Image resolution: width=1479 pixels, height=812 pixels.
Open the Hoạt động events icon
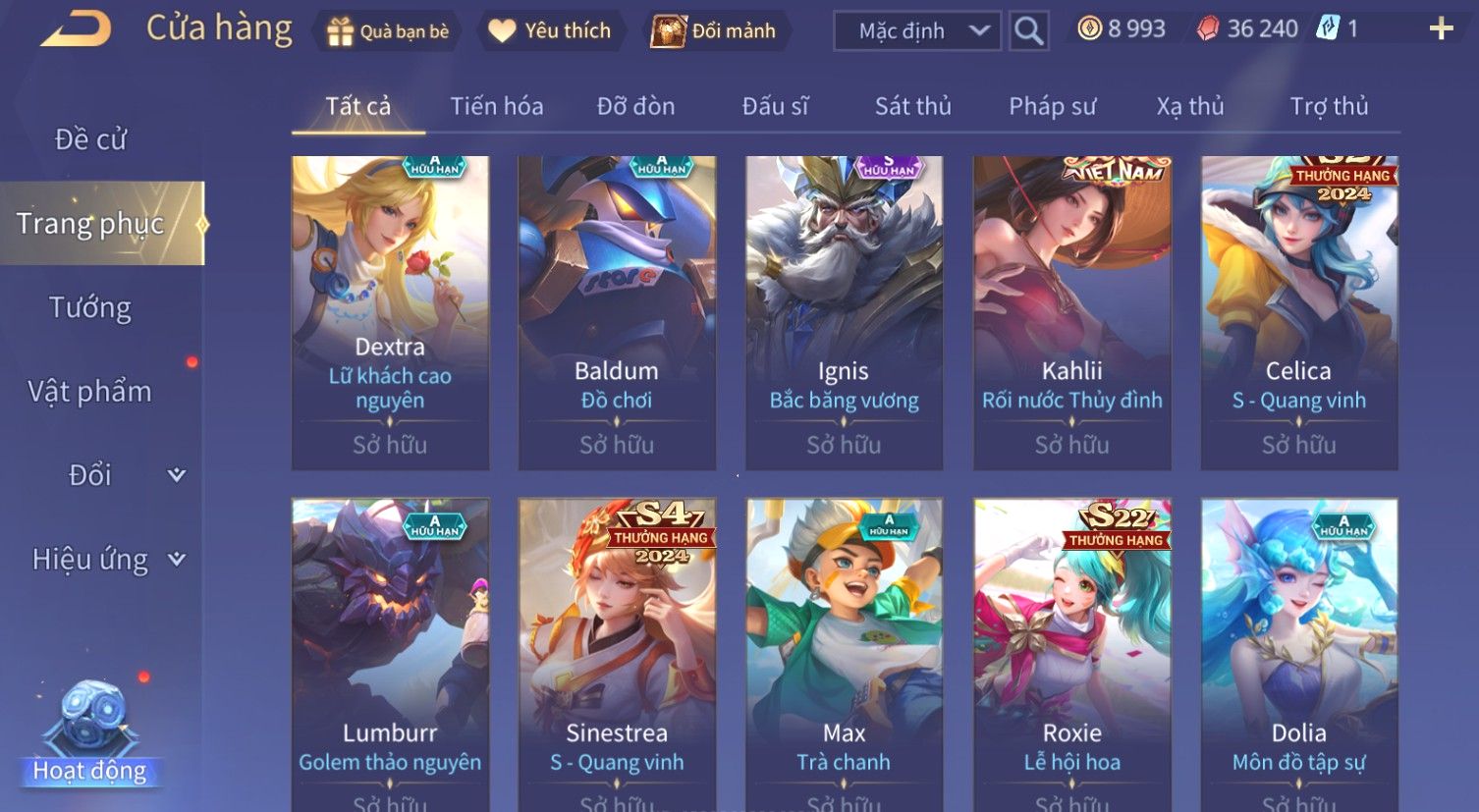(90, 731)
